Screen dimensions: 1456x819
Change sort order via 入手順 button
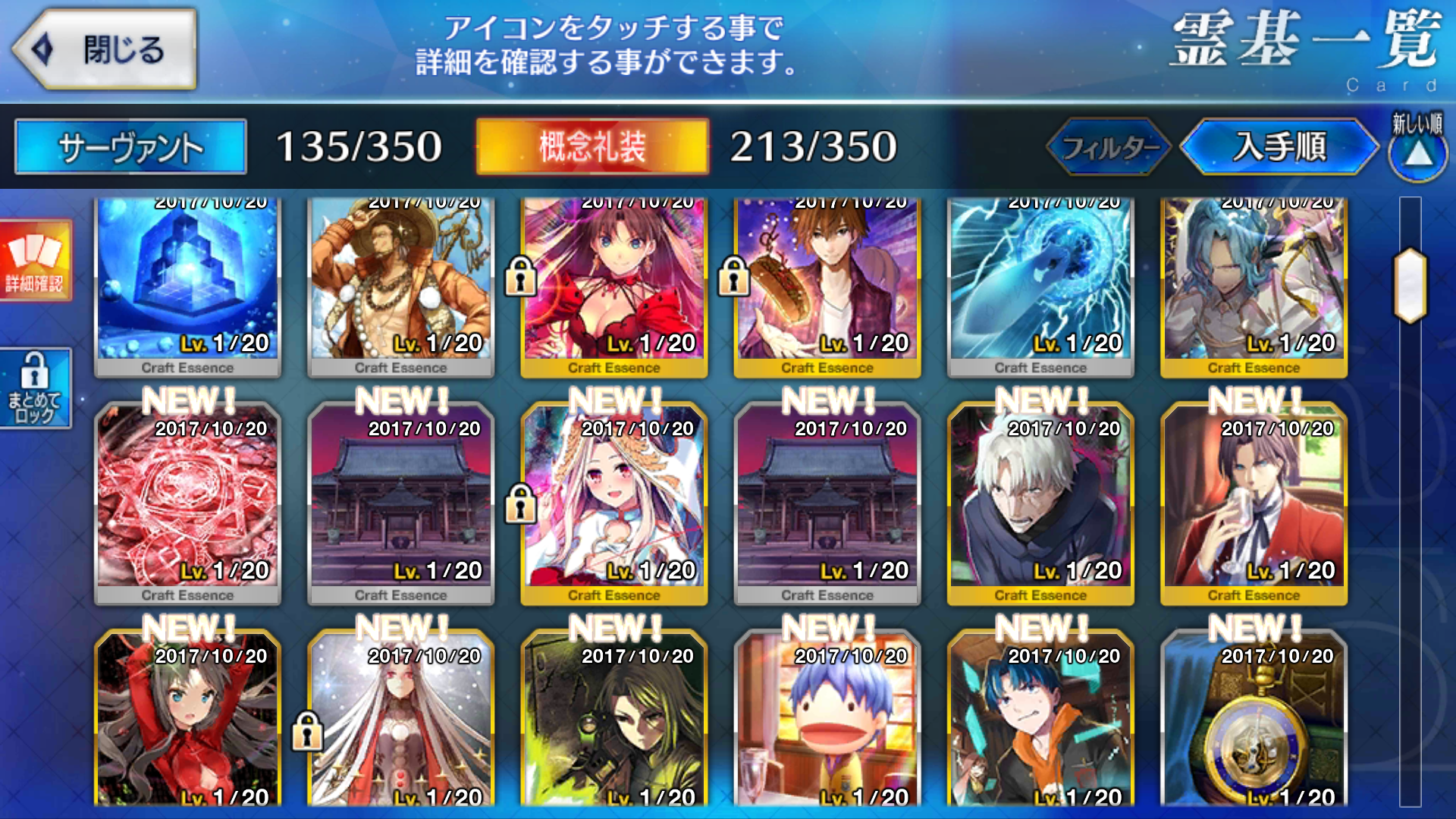[x=1279, y=146]
